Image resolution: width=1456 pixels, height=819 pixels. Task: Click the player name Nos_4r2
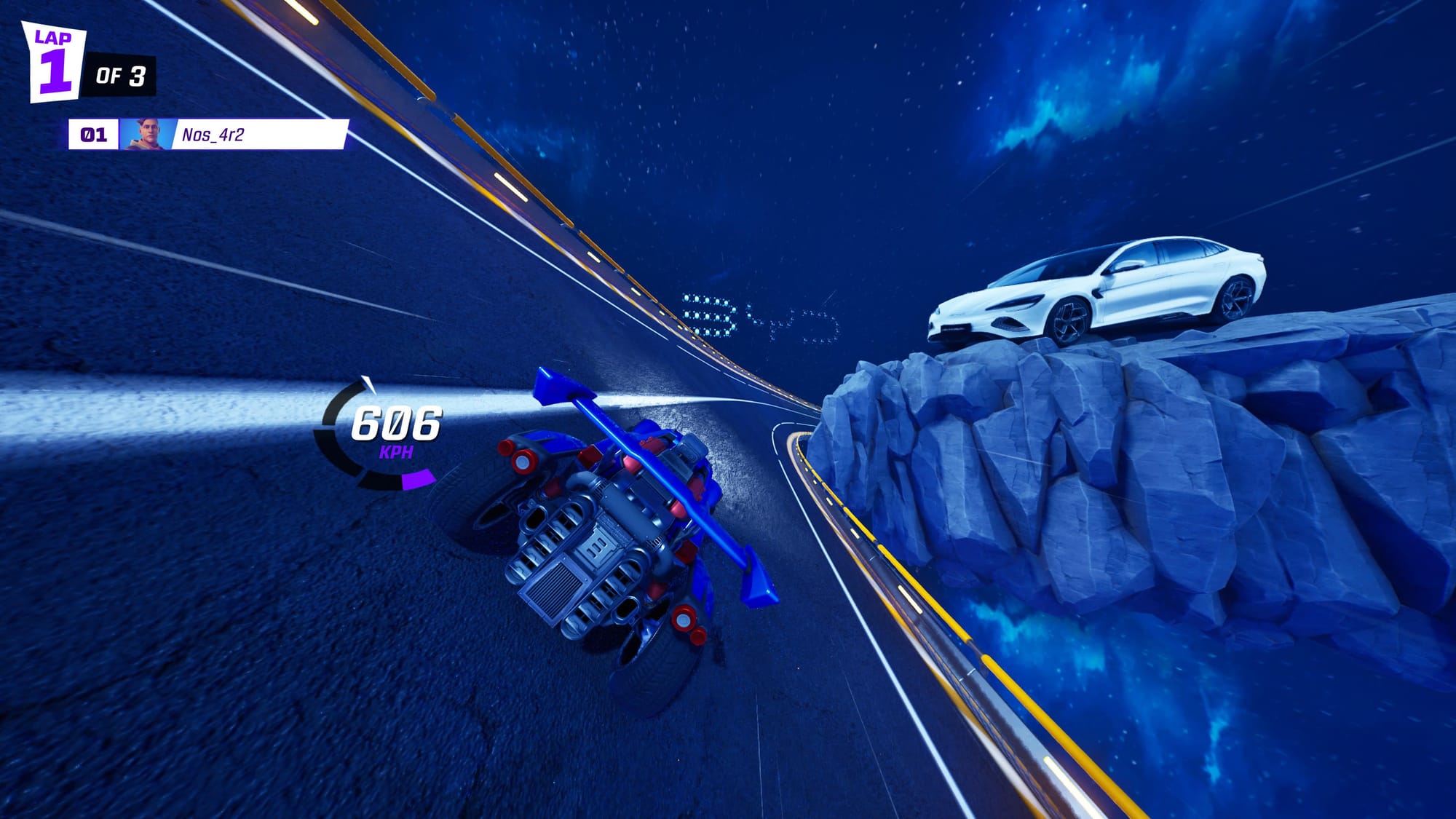tap(215, 135)
